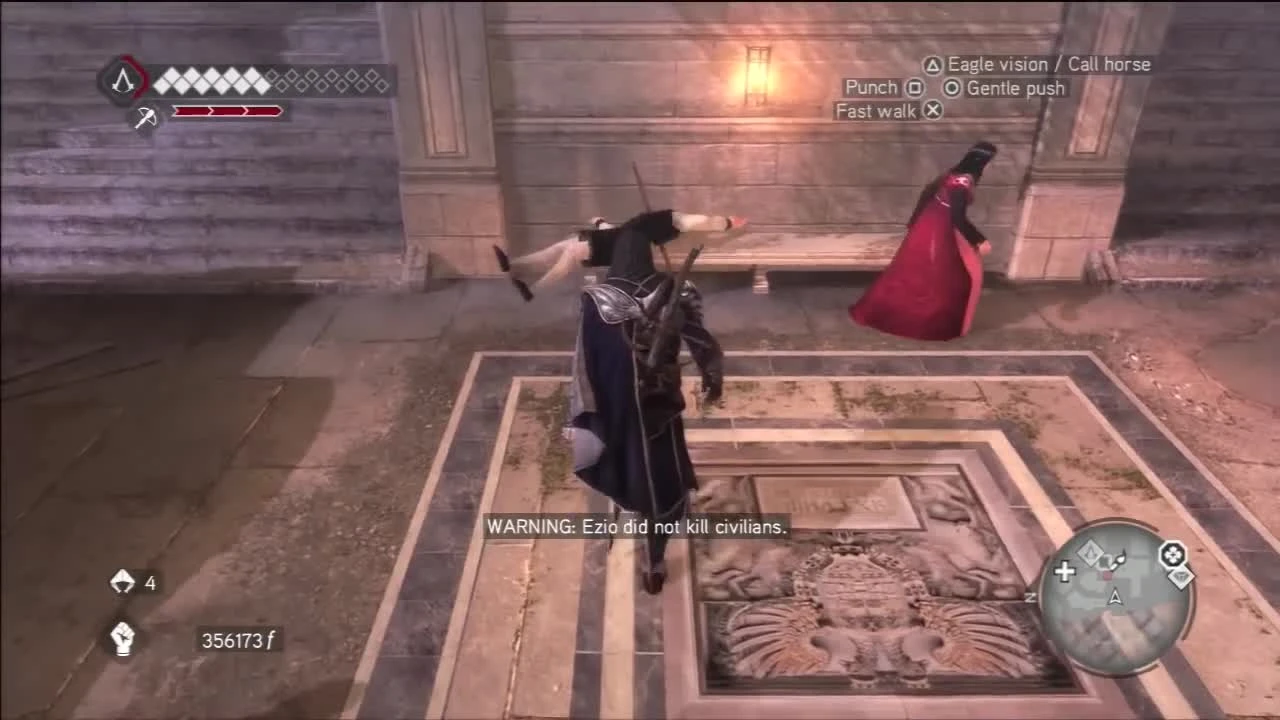Screen dimensions: 1280x720
Task: Enable Eagle vision from the prompt
Action: point(995,64)
